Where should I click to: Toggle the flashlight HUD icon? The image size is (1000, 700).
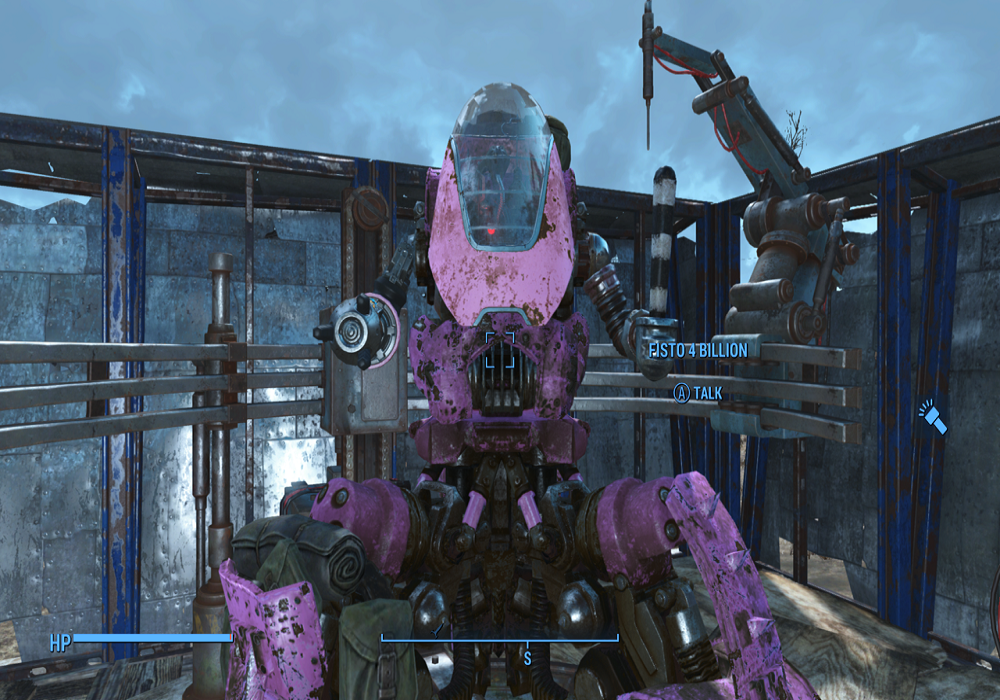pyautogui.click(x=934, y=416)
